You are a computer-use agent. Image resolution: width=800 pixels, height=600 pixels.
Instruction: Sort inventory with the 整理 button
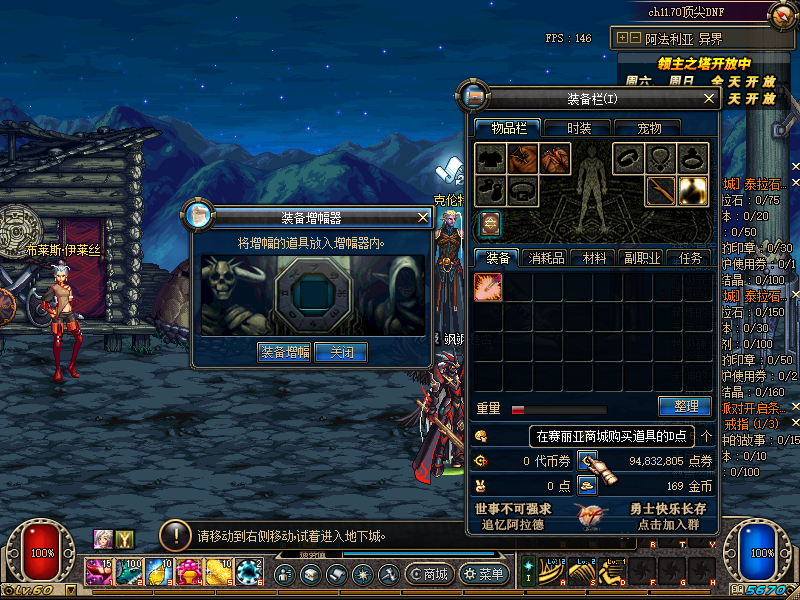(x=685, y=407)
